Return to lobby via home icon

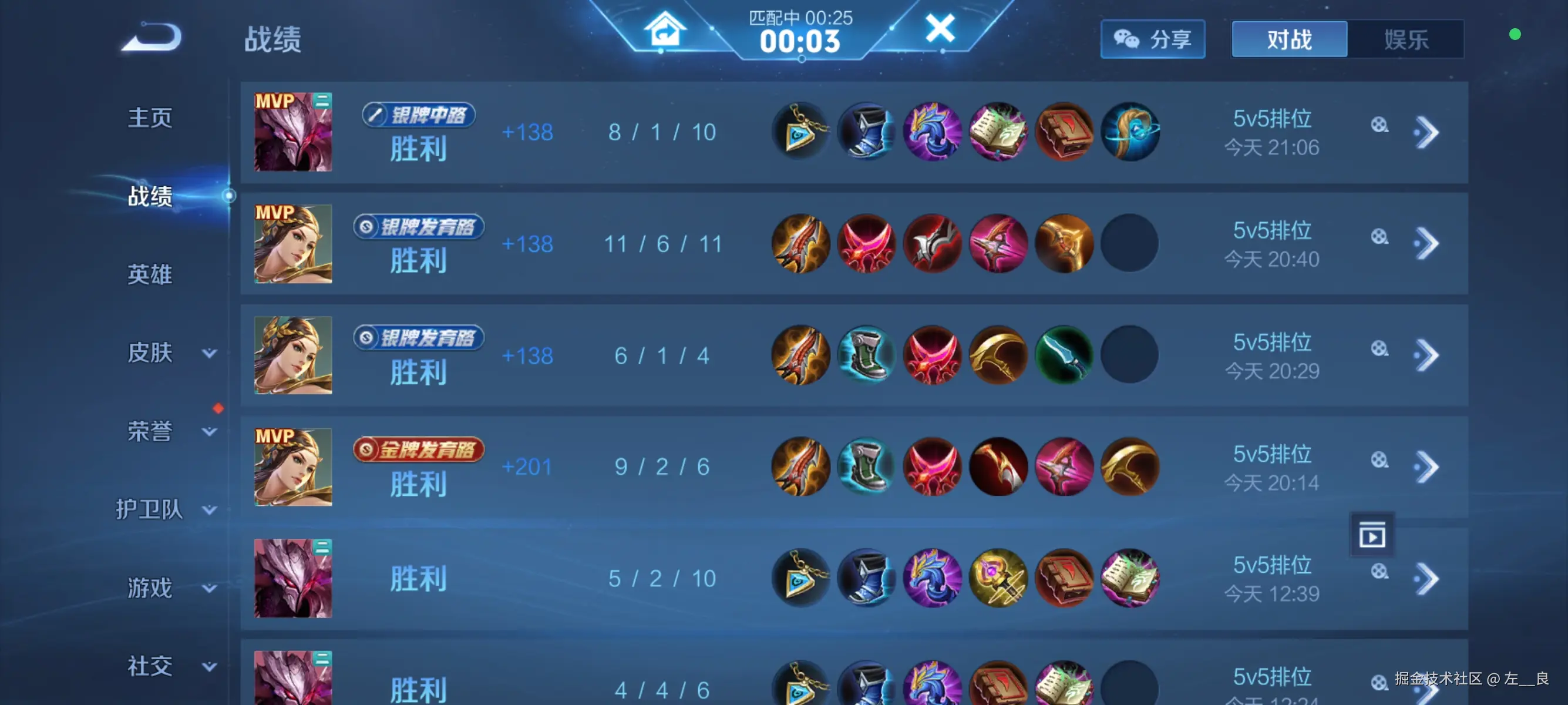point(665,29)
